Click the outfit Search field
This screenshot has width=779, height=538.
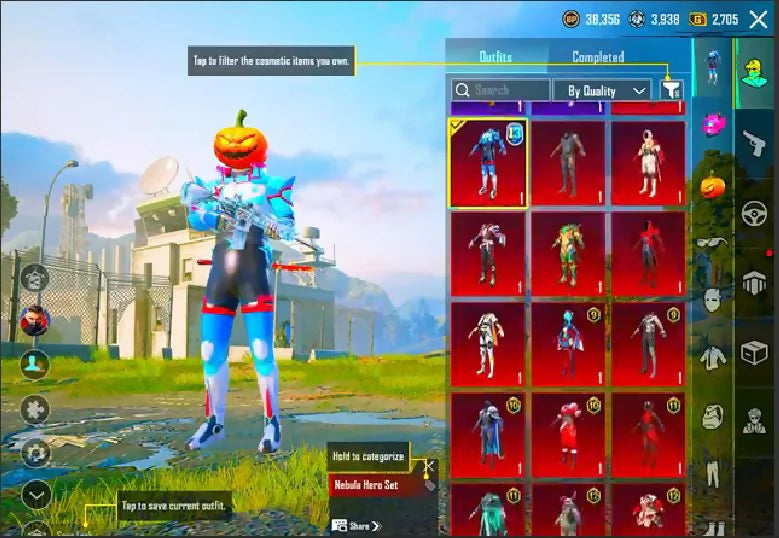point(500,90)
